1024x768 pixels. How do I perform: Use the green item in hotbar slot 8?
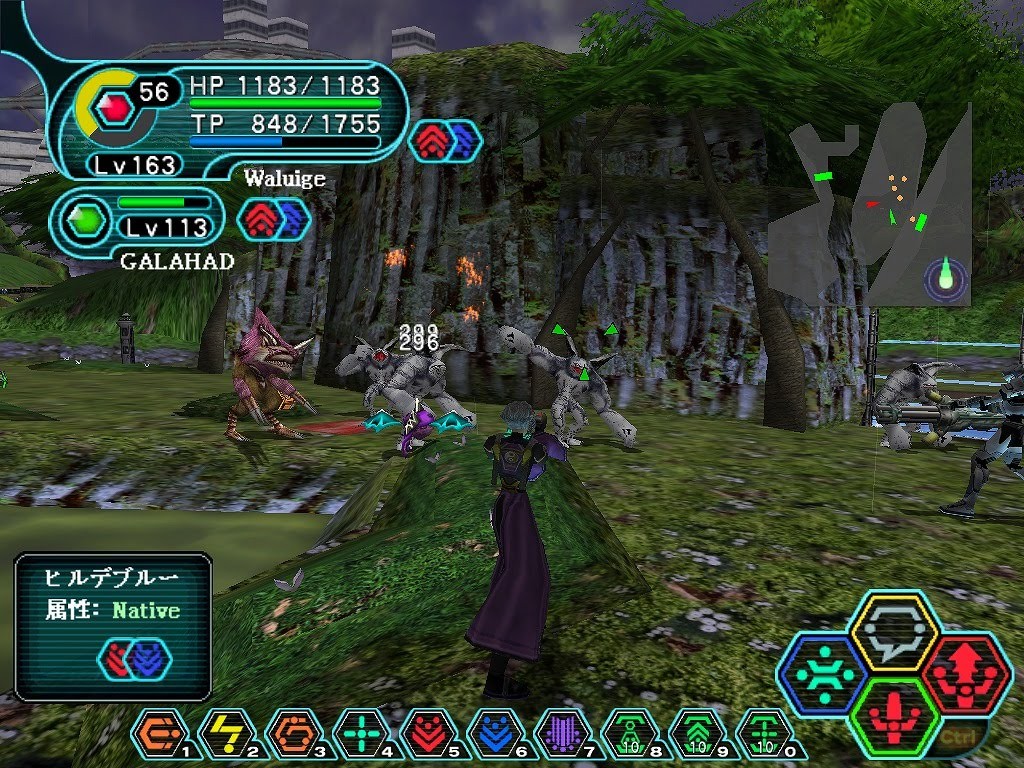(628, 733)
